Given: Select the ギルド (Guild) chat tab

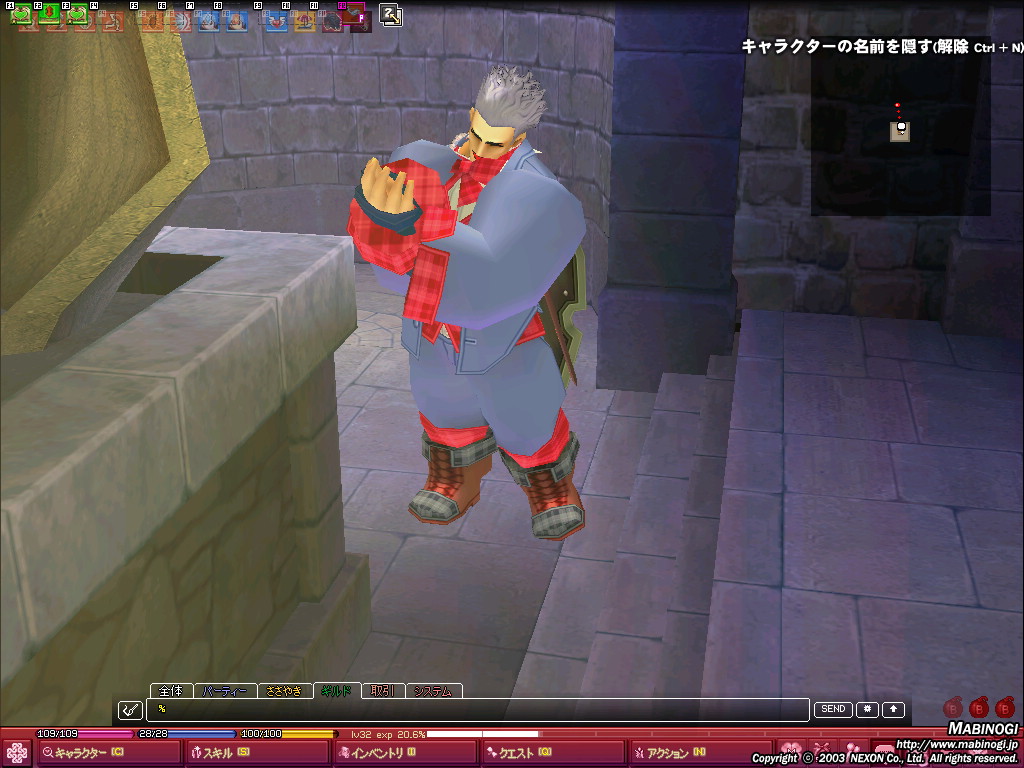Looking at the screenshot, I should pos(335,691).
